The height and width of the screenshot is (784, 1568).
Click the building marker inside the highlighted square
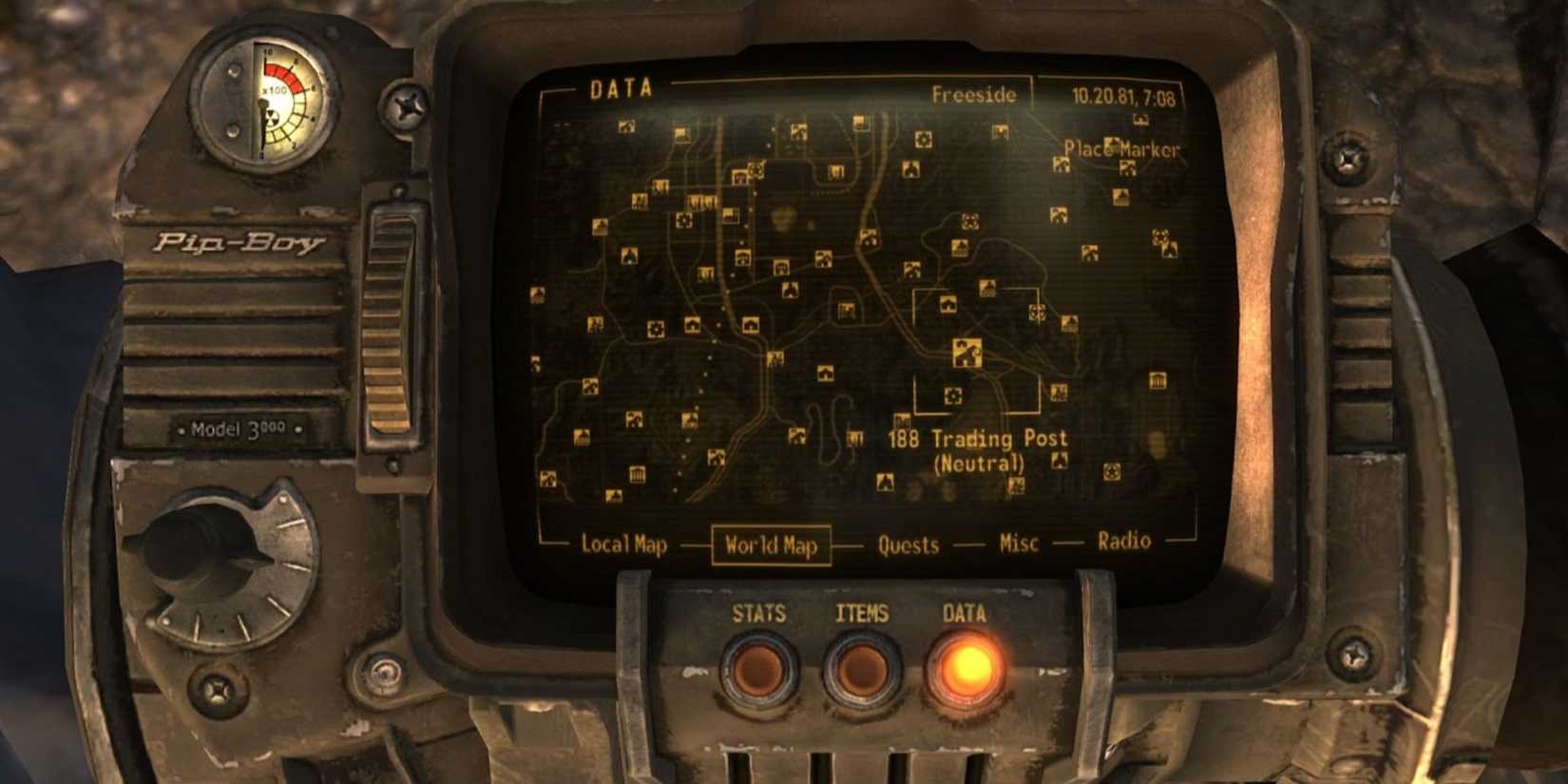click(948, 304)
